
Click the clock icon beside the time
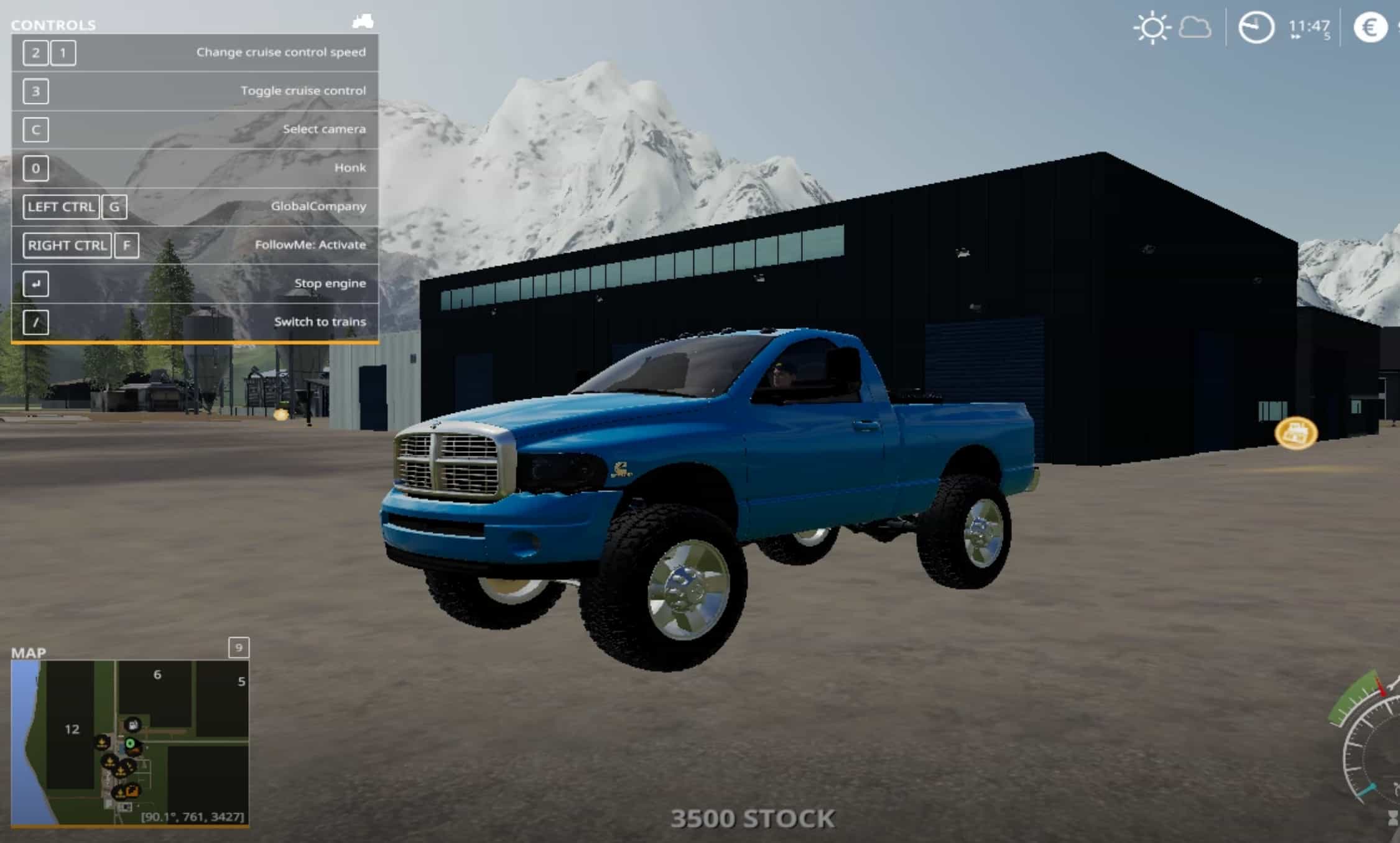[1256, 28]
